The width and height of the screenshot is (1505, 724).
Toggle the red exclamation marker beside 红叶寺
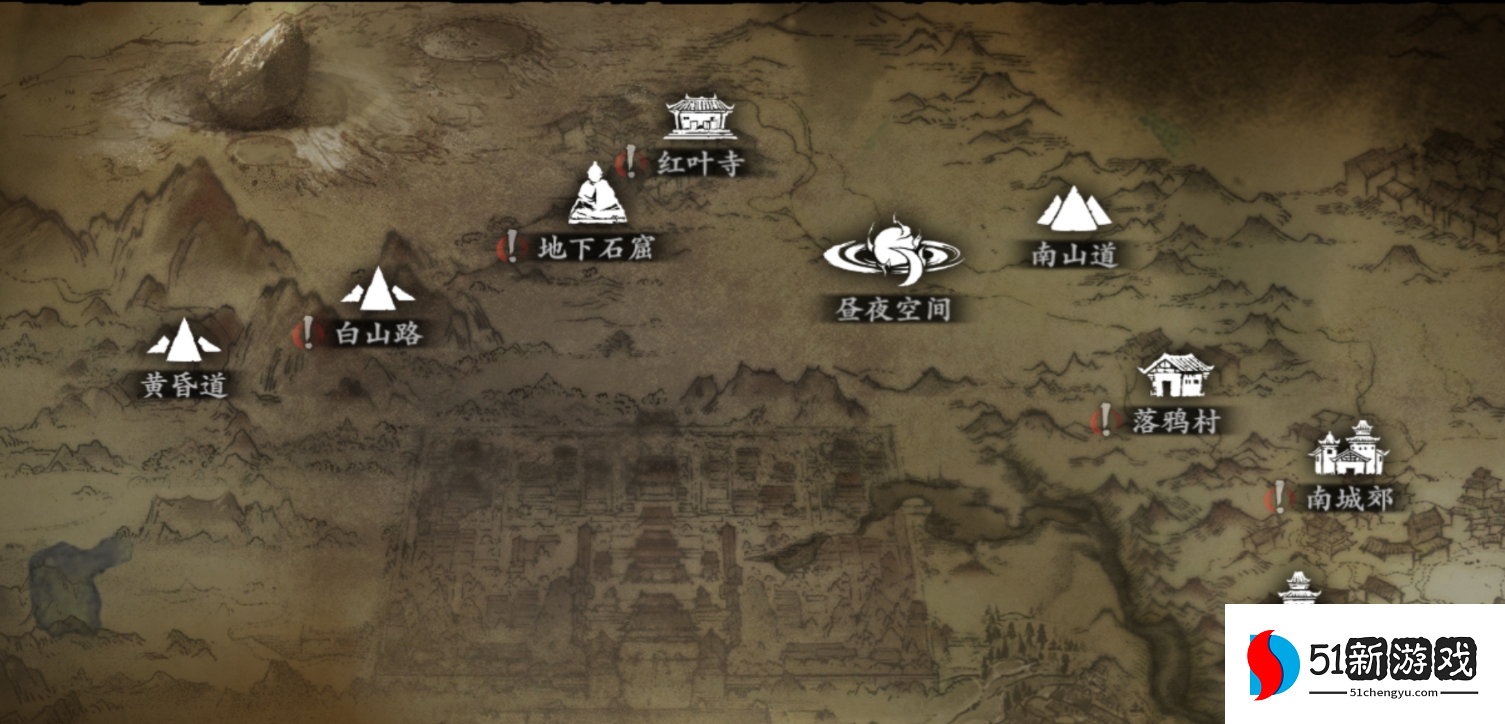coord(632,160)
